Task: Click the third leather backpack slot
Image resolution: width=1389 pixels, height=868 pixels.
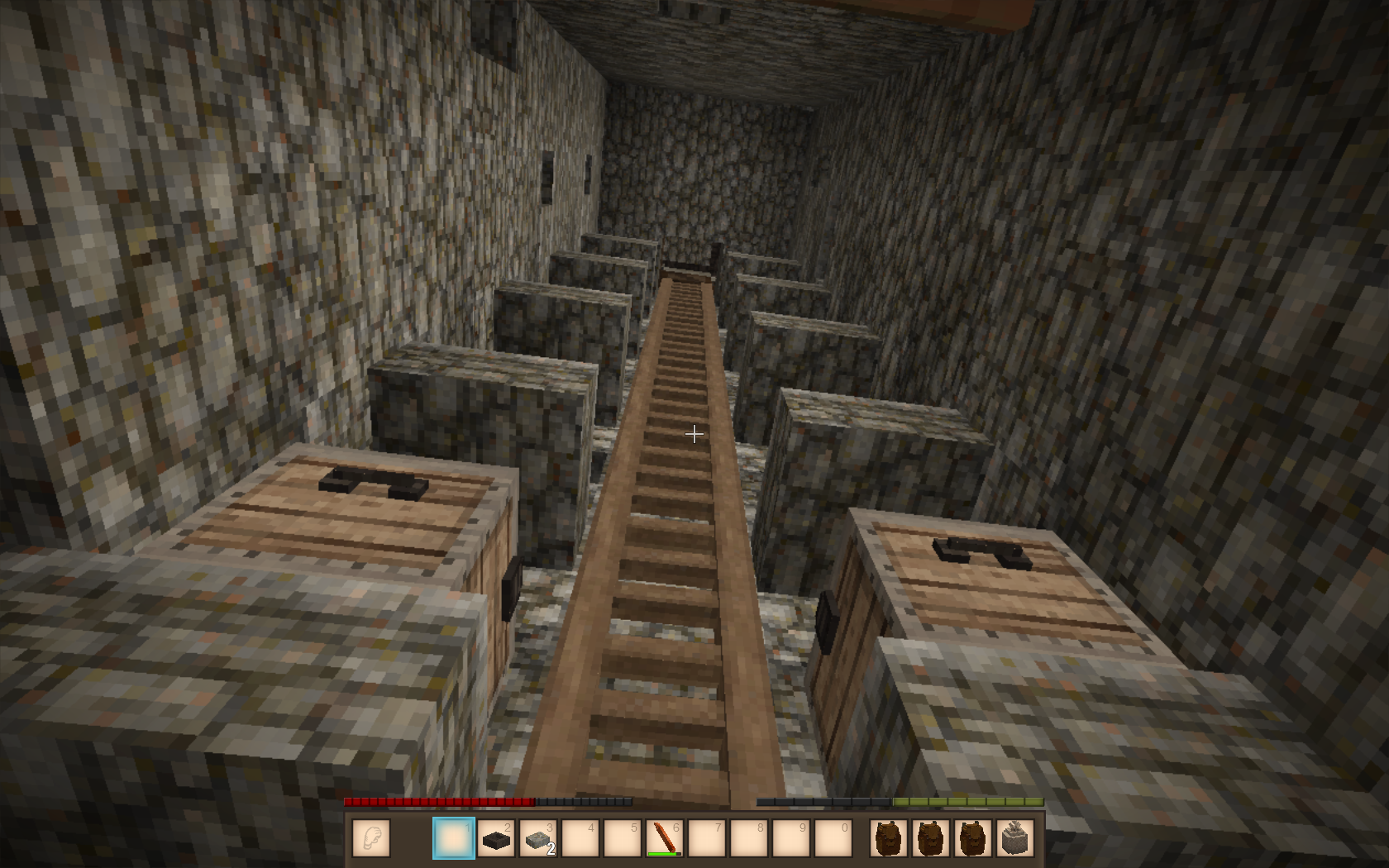Action: pyautogui.click(x=972, y=838)
